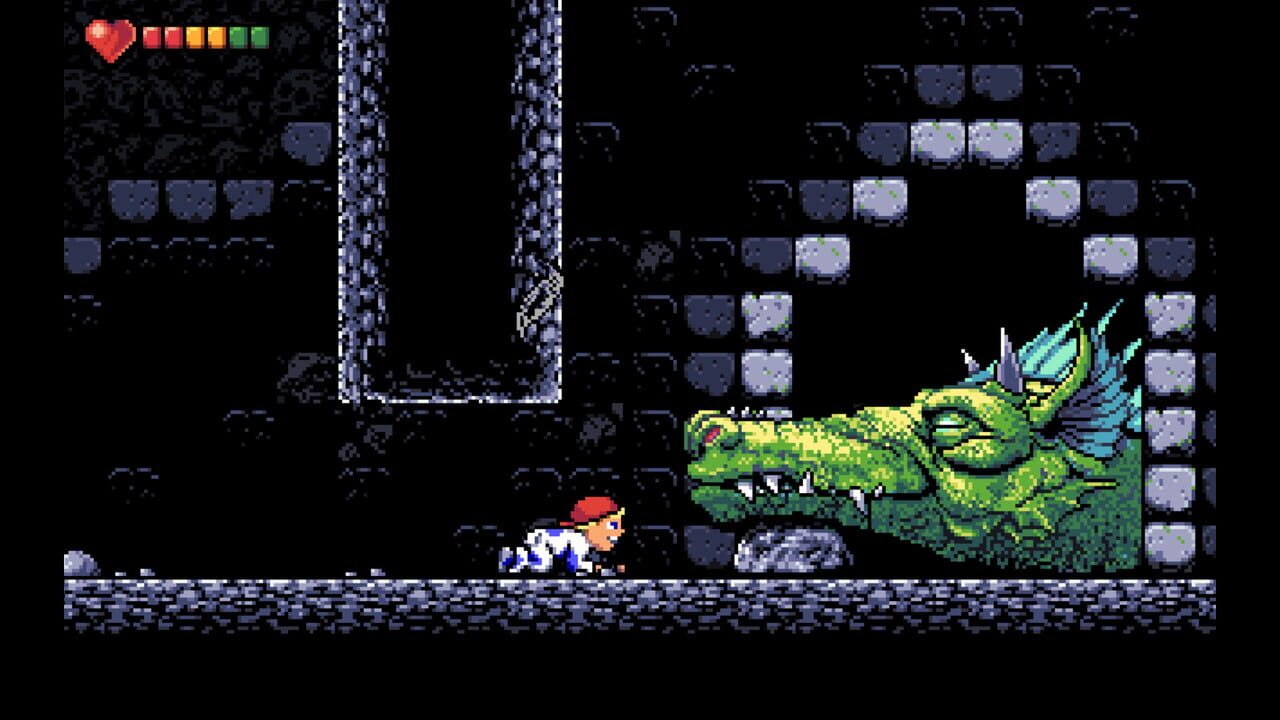Select the horn spike atop the dragon's head
1280x720 pixels.
pos(1006,350)
